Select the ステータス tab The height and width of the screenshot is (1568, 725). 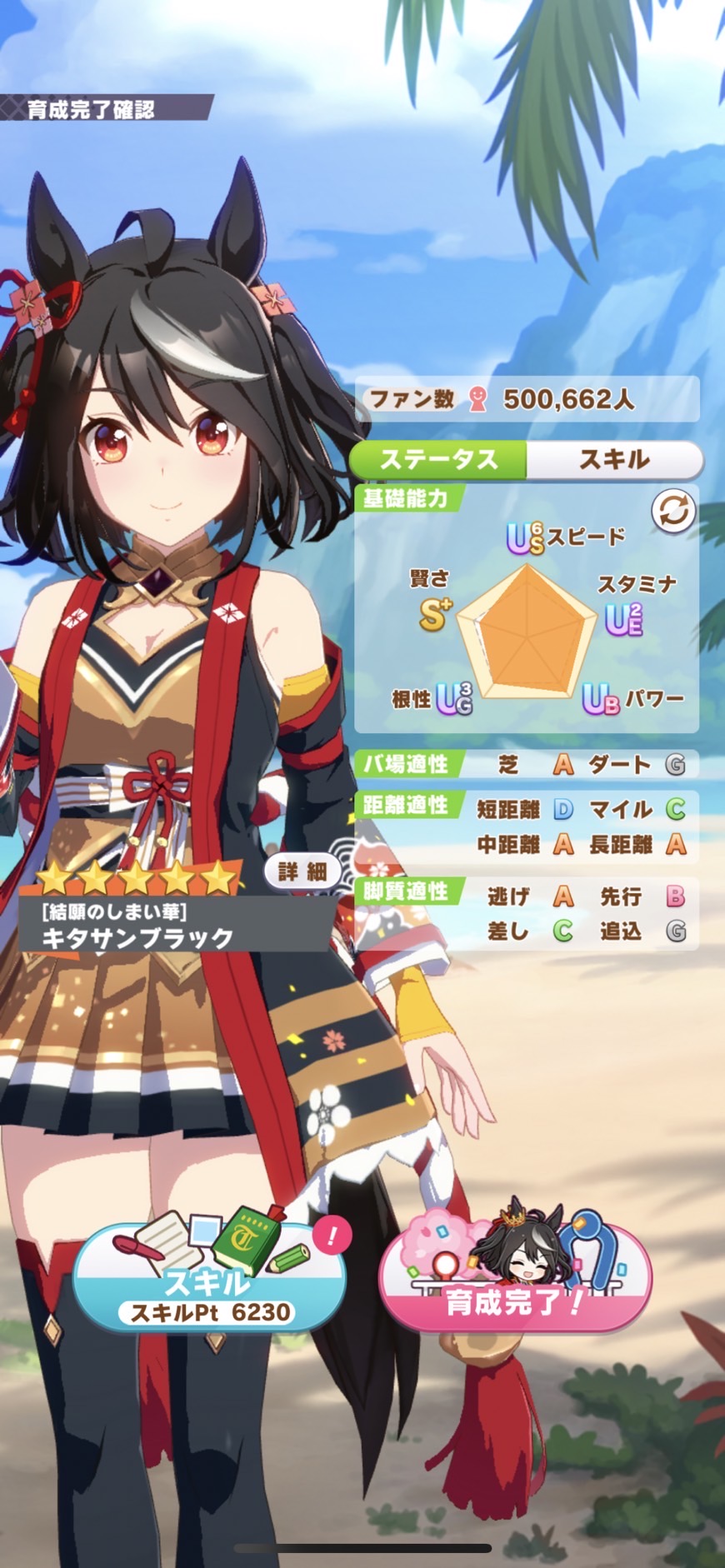click(438, 459)
